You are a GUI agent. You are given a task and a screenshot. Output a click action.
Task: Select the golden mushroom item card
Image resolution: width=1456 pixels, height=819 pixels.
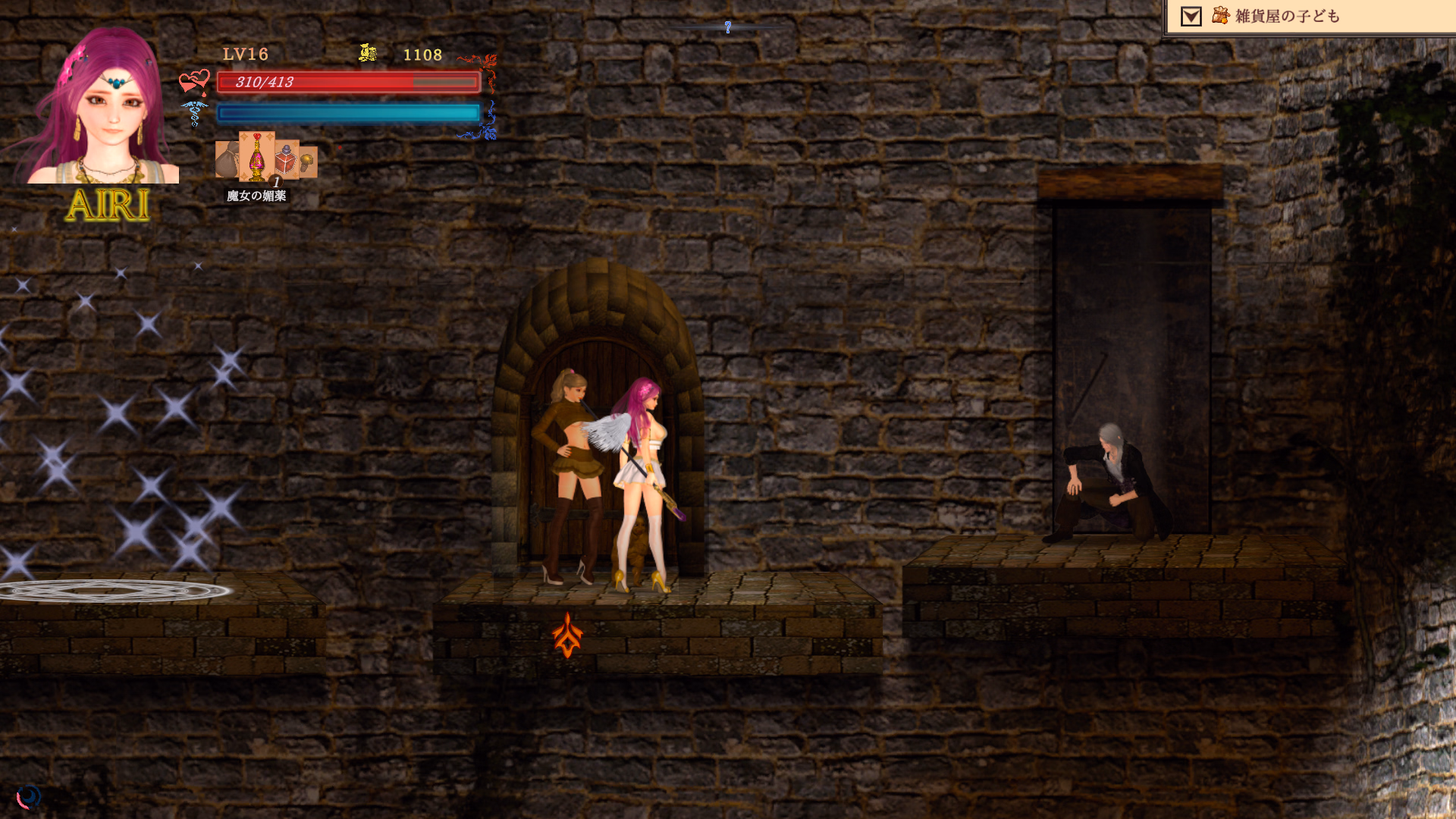click(308, 161)
